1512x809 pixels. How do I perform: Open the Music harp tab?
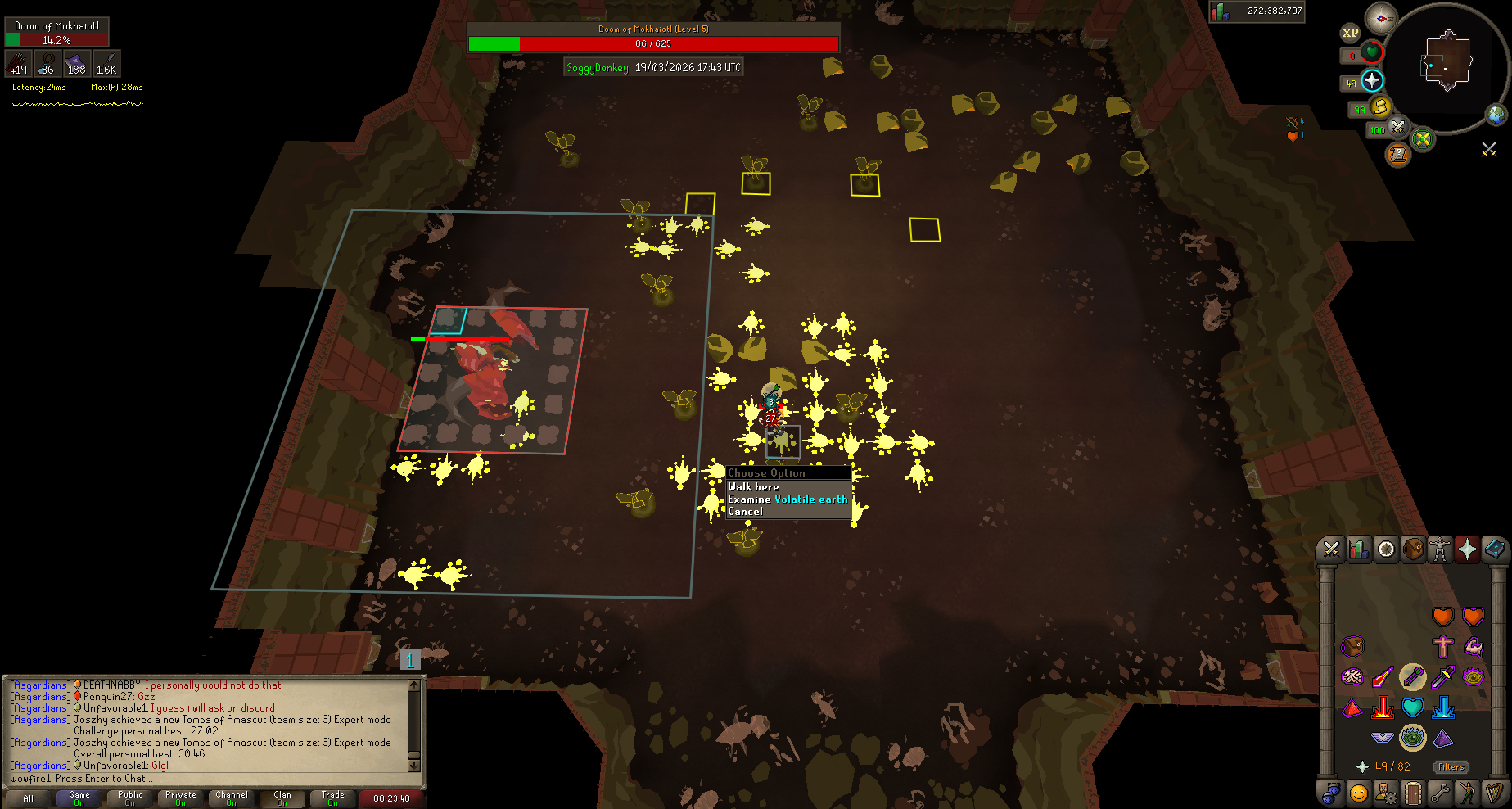click(x=1495, y=793)
